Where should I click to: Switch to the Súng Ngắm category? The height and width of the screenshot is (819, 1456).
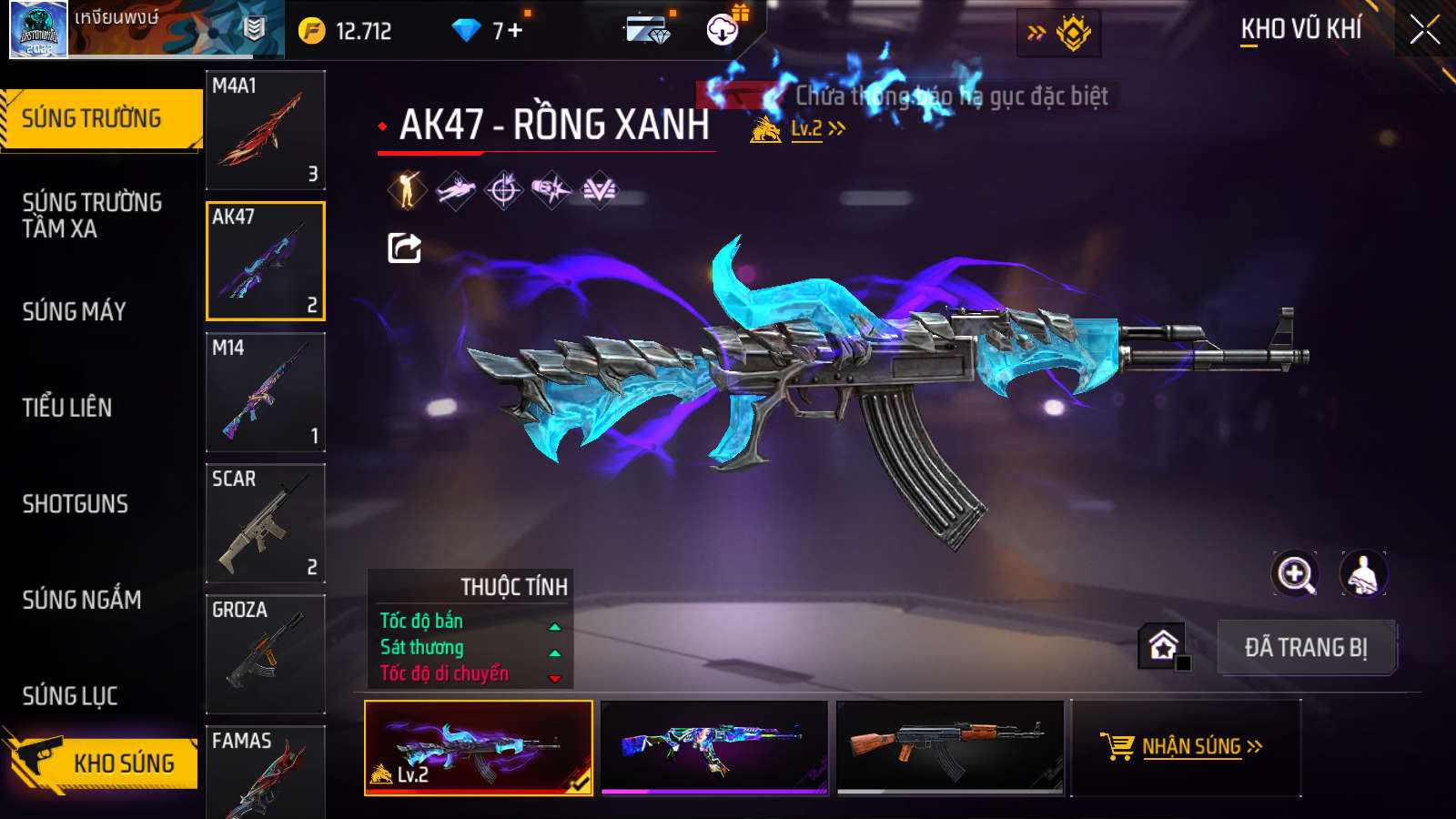click(x=82, y=600)
